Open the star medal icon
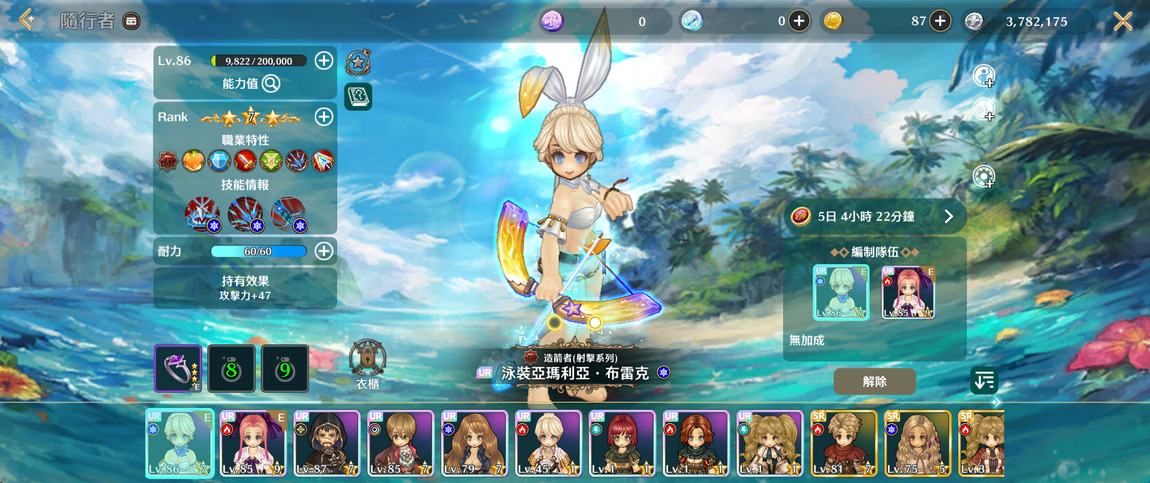The width and height of the screenshot is (1150, 483). click(358, 63)
